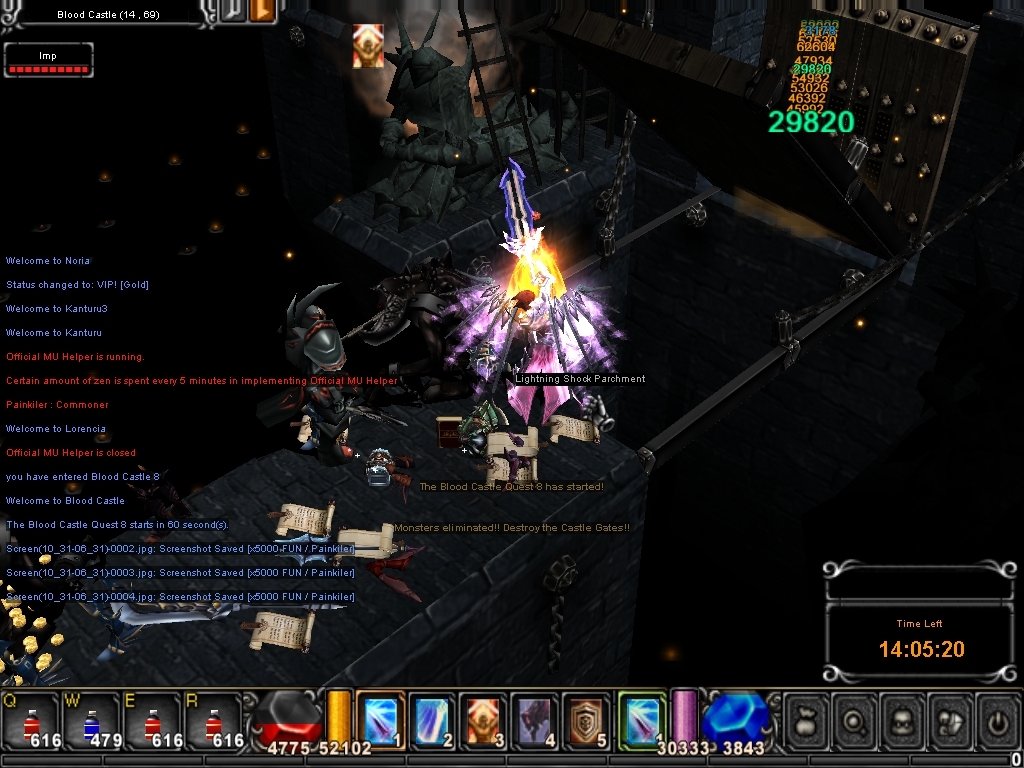Open the bag icon menu button

(x=808, y=722)
